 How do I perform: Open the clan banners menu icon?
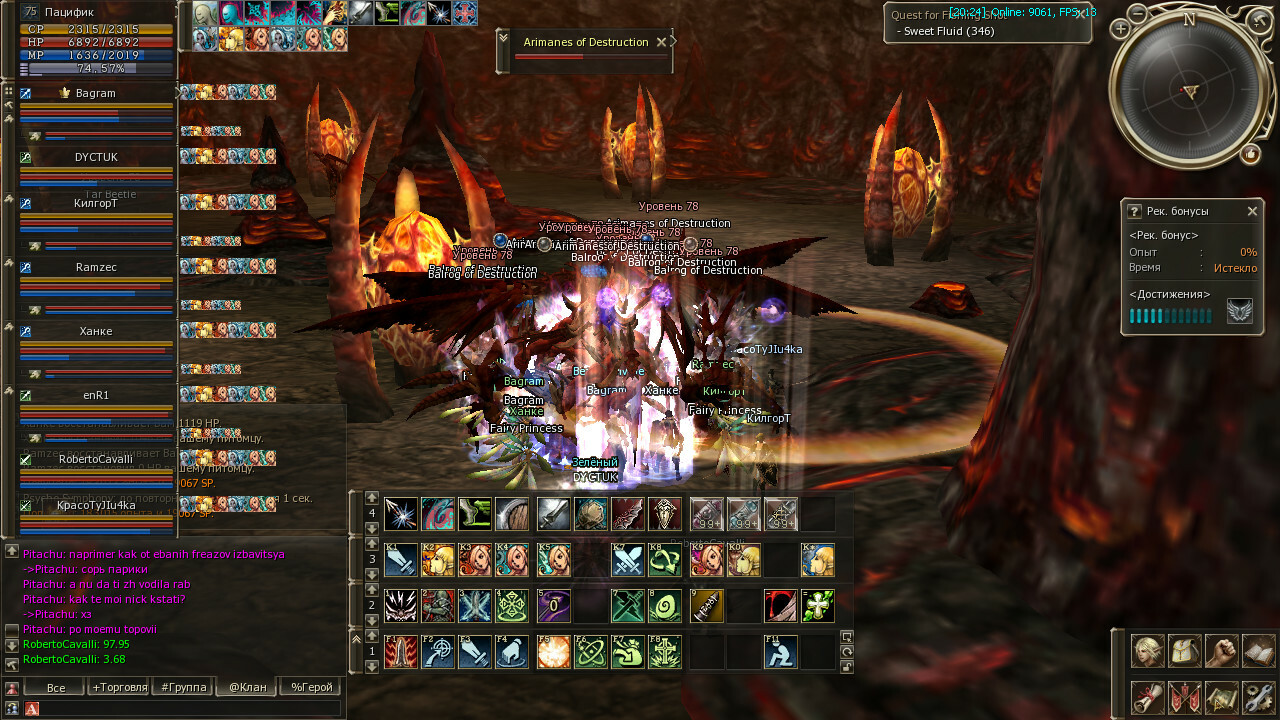(1185, 696)
